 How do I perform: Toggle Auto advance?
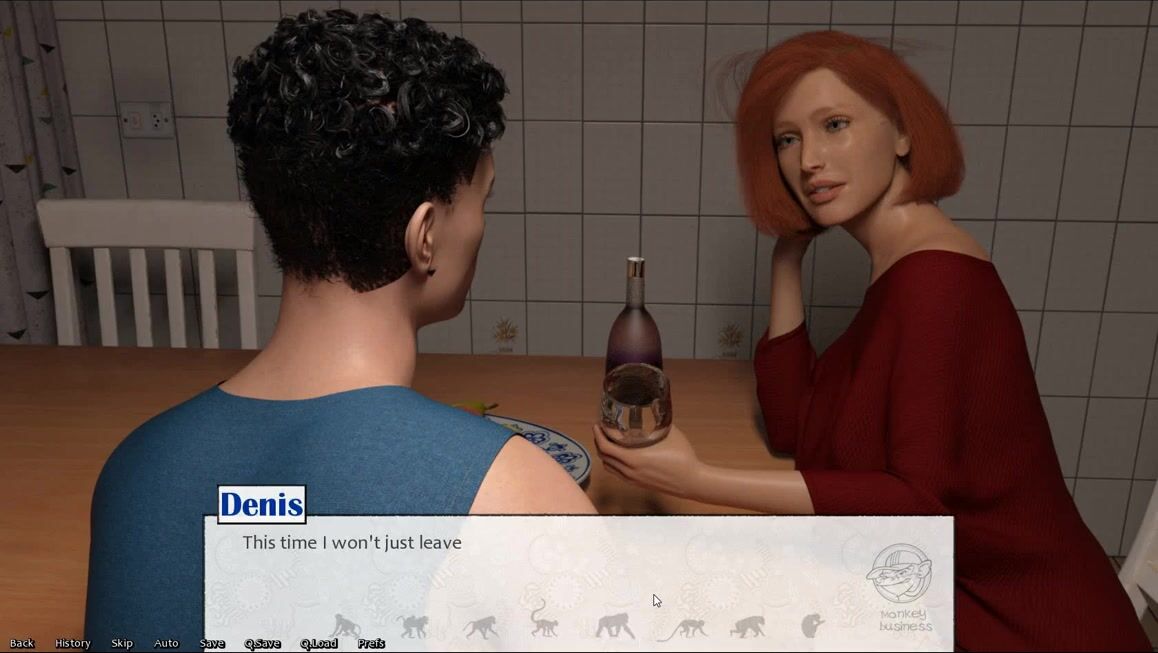click(x=166, y=643)
